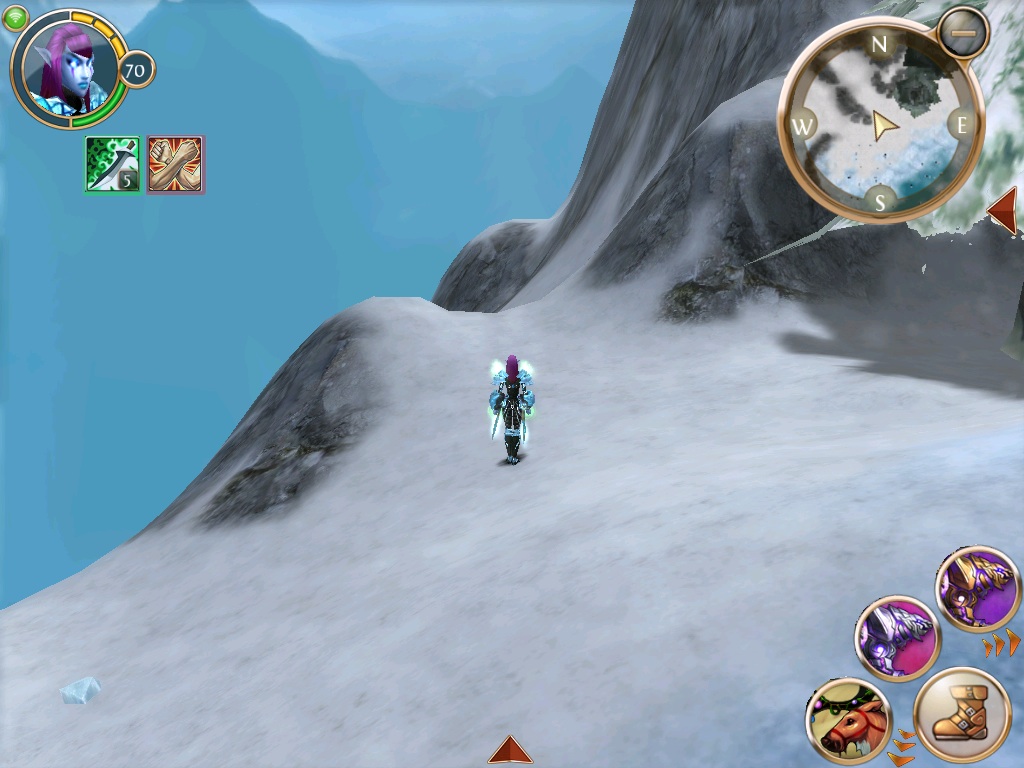The height and width of the screenshot is (768, 1024).
Task: Open the circular compass minimap
Action: (880, 123)
